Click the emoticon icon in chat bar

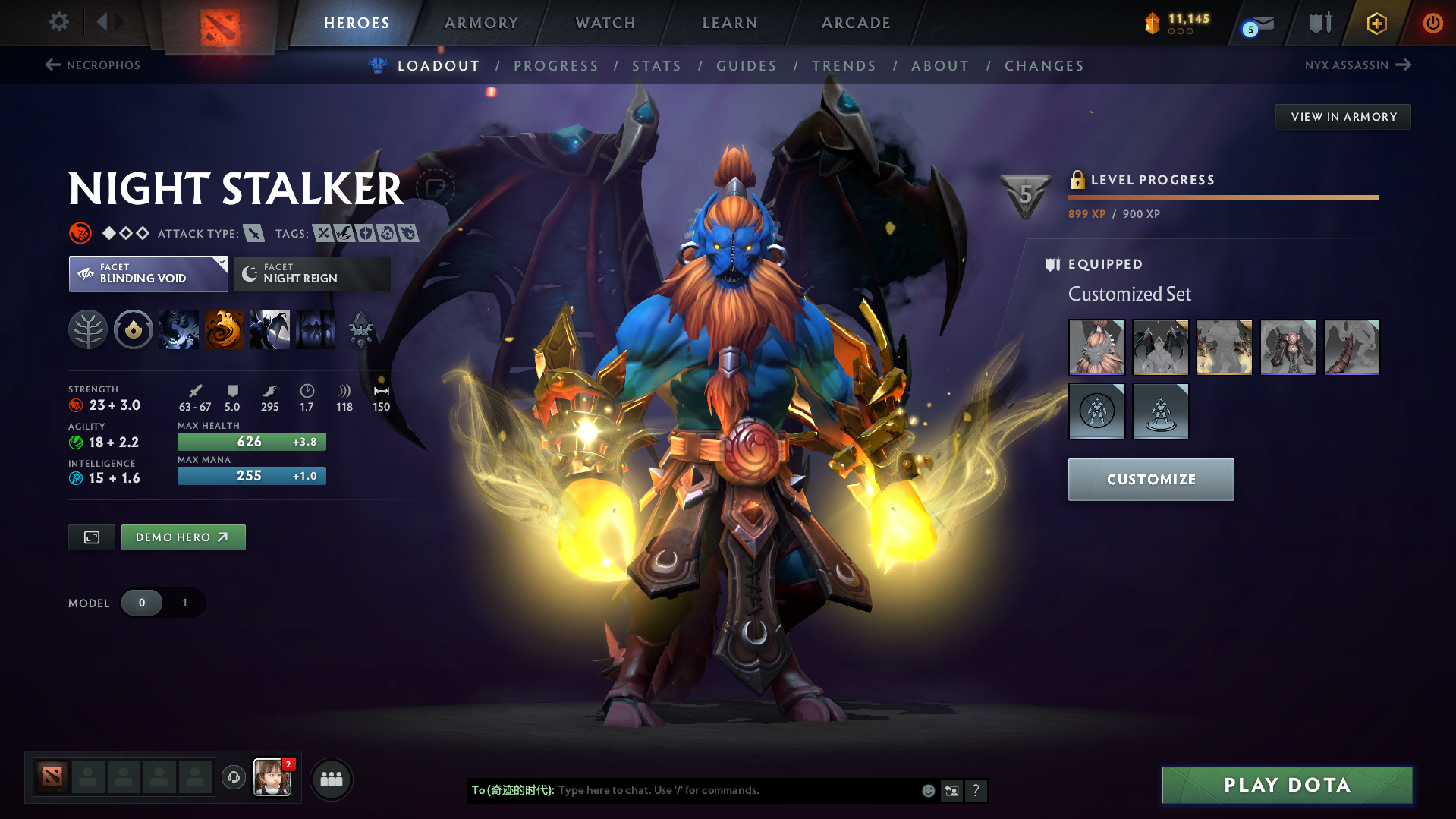click(927, 790)
